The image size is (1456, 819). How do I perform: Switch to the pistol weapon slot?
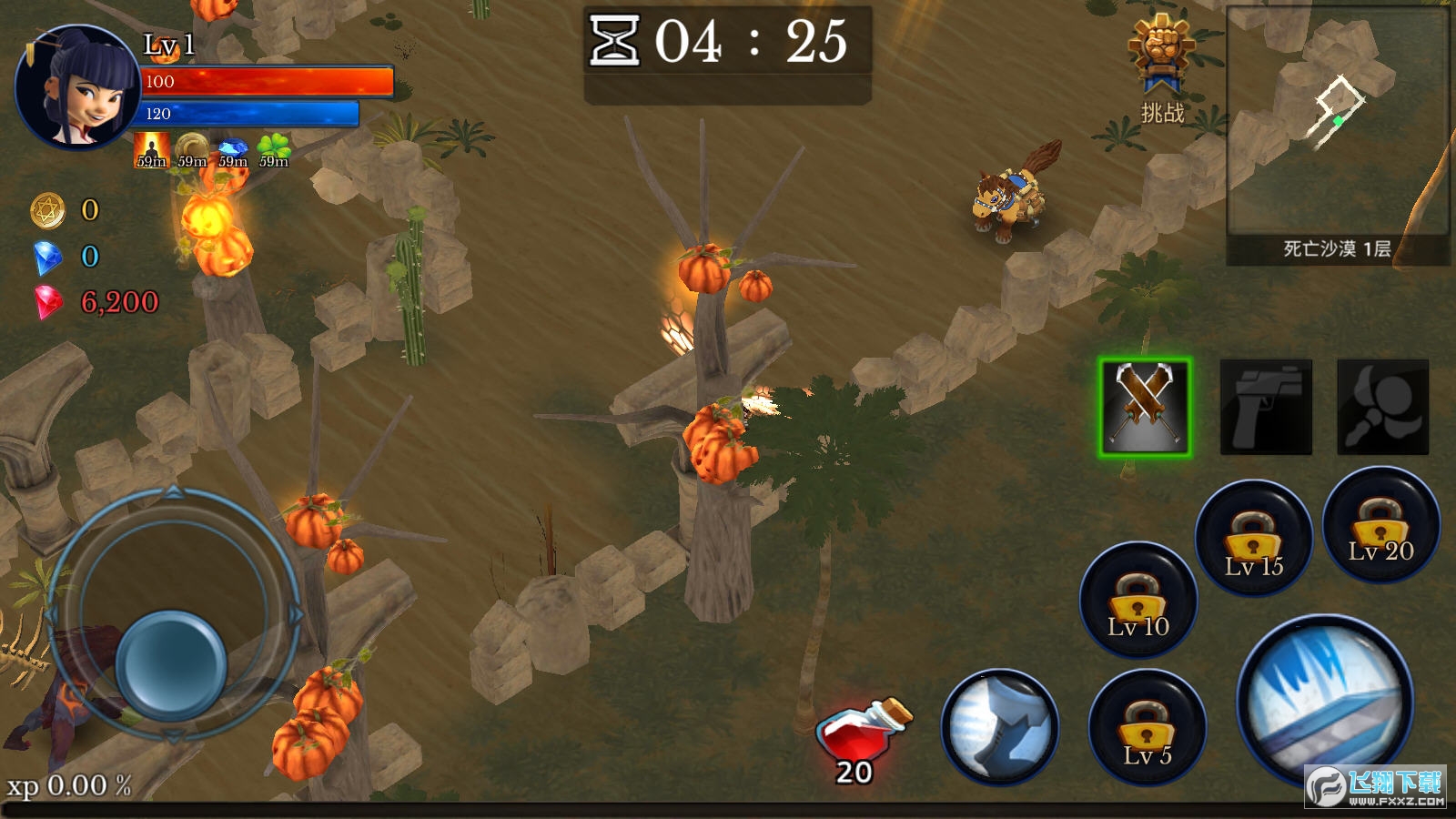coord(1266,407)
